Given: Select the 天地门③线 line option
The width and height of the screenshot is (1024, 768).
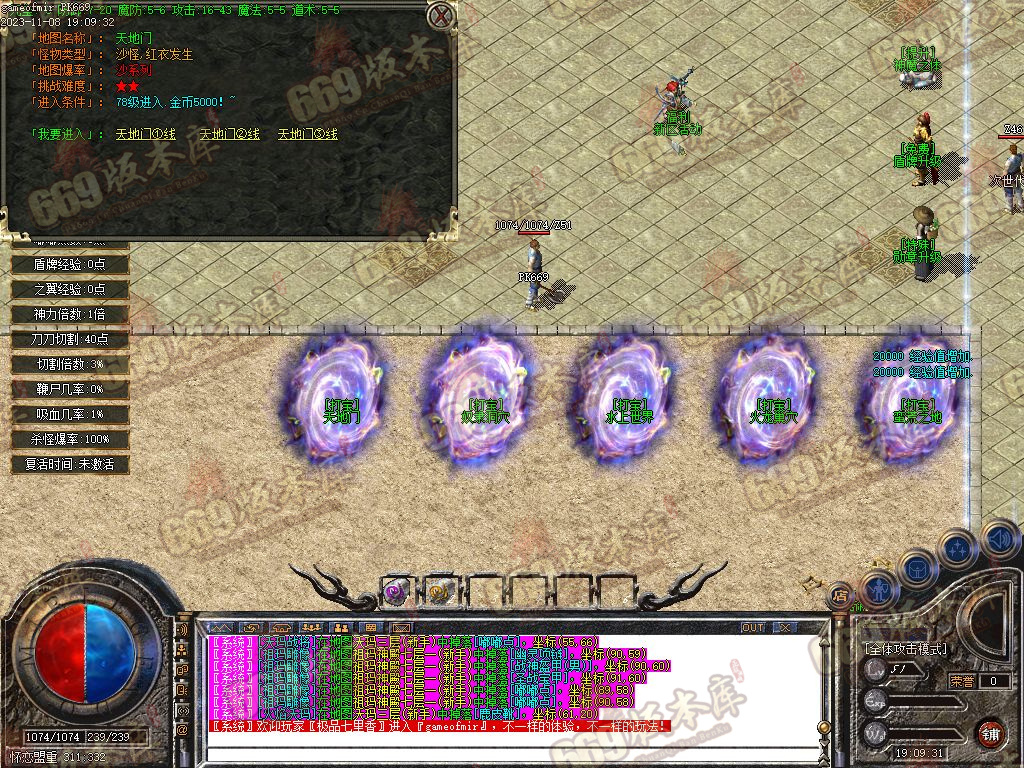Looking at the screenshot, I should point(307,134).
